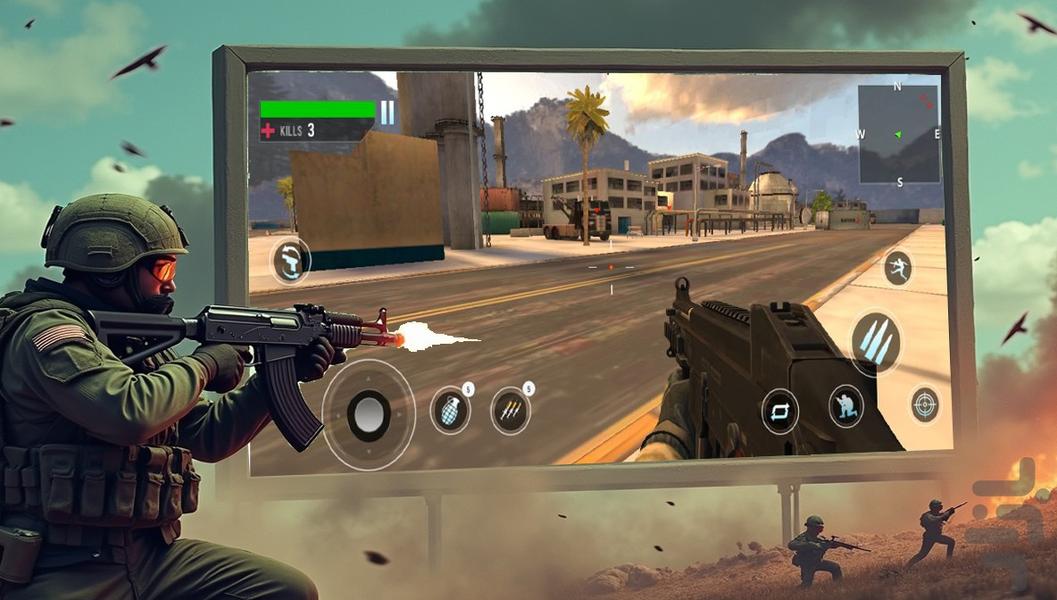Fire the weapon with the three-bullets button
The height and width of the screenshot is (600, 1057).
[875, 343]
